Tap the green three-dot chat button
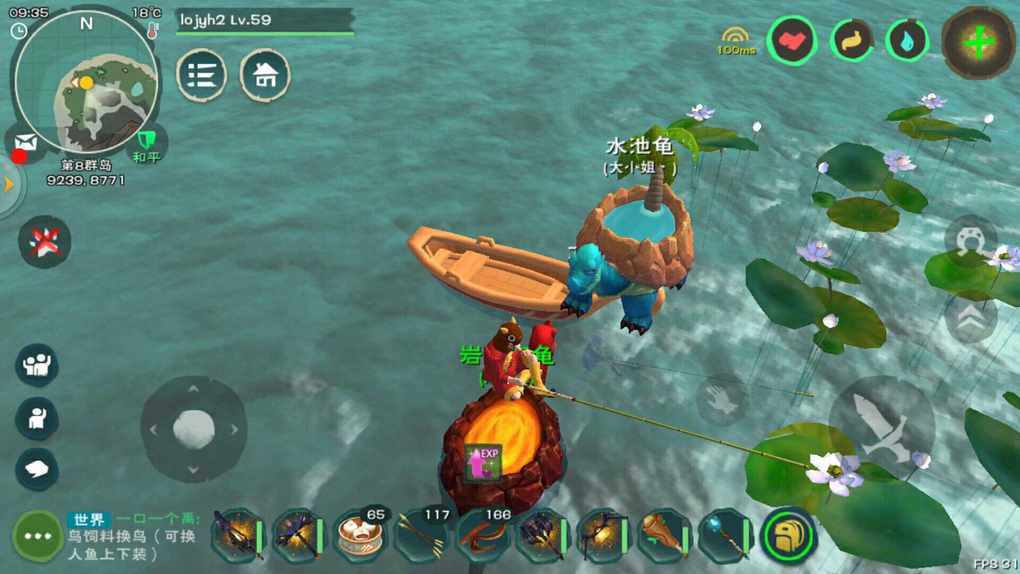Viewport: 1020px width, 574px height. (x=38, y=536)
